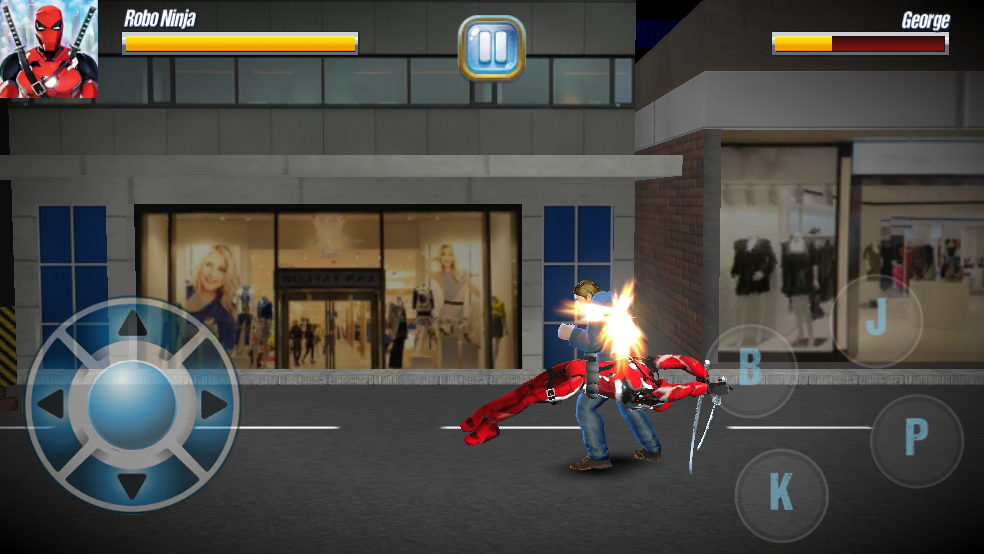Hit the K kick button
The width and height of the screenshot is (984, 554).
781,495
